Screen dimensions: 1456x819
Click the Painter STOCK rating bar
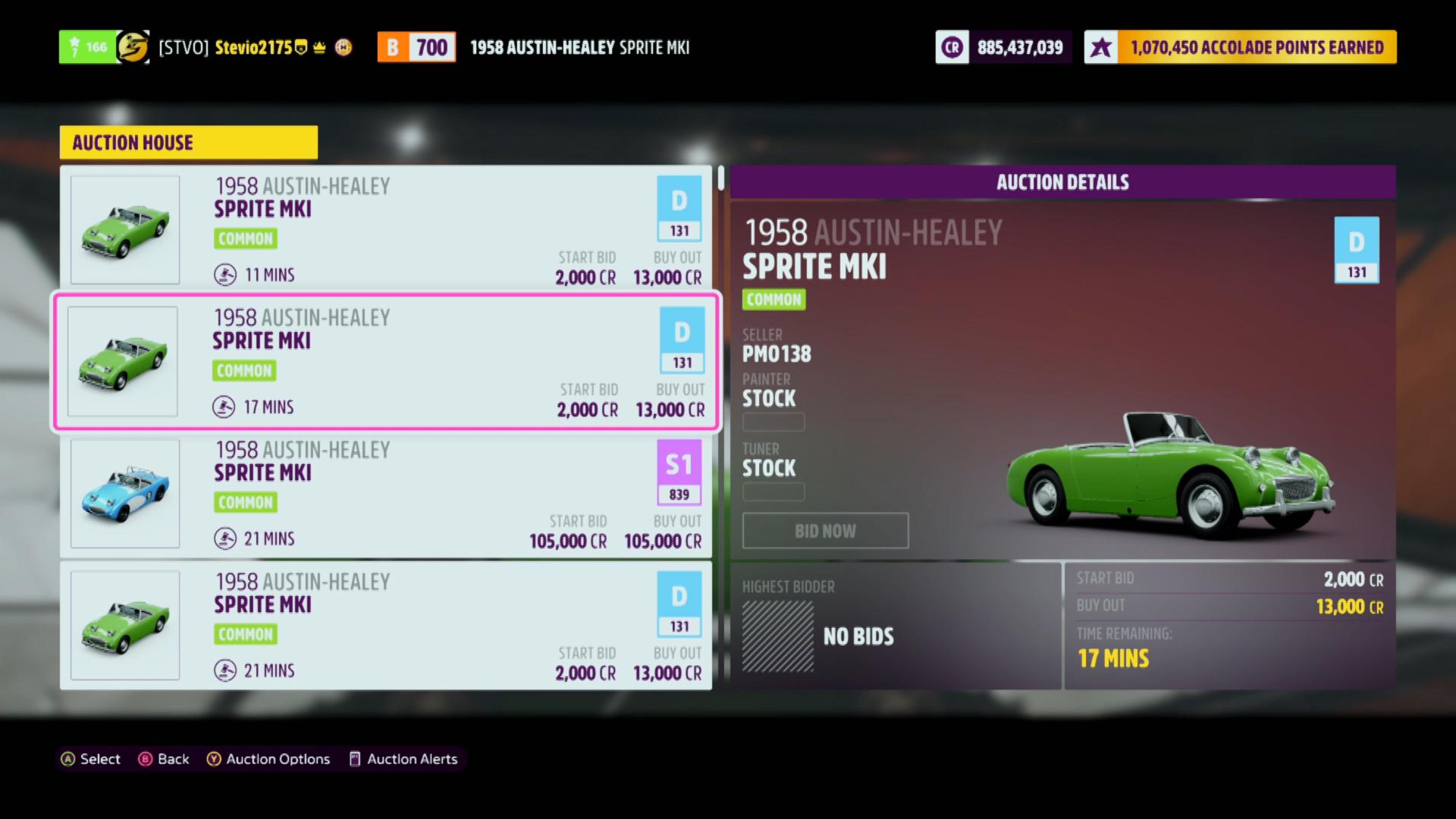point(773,422)
